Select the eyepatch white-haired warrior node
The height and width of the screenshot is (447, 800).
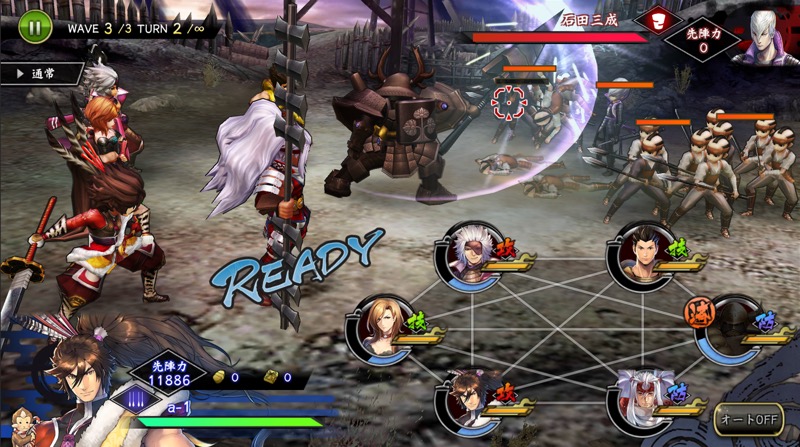tap(466, 255)
